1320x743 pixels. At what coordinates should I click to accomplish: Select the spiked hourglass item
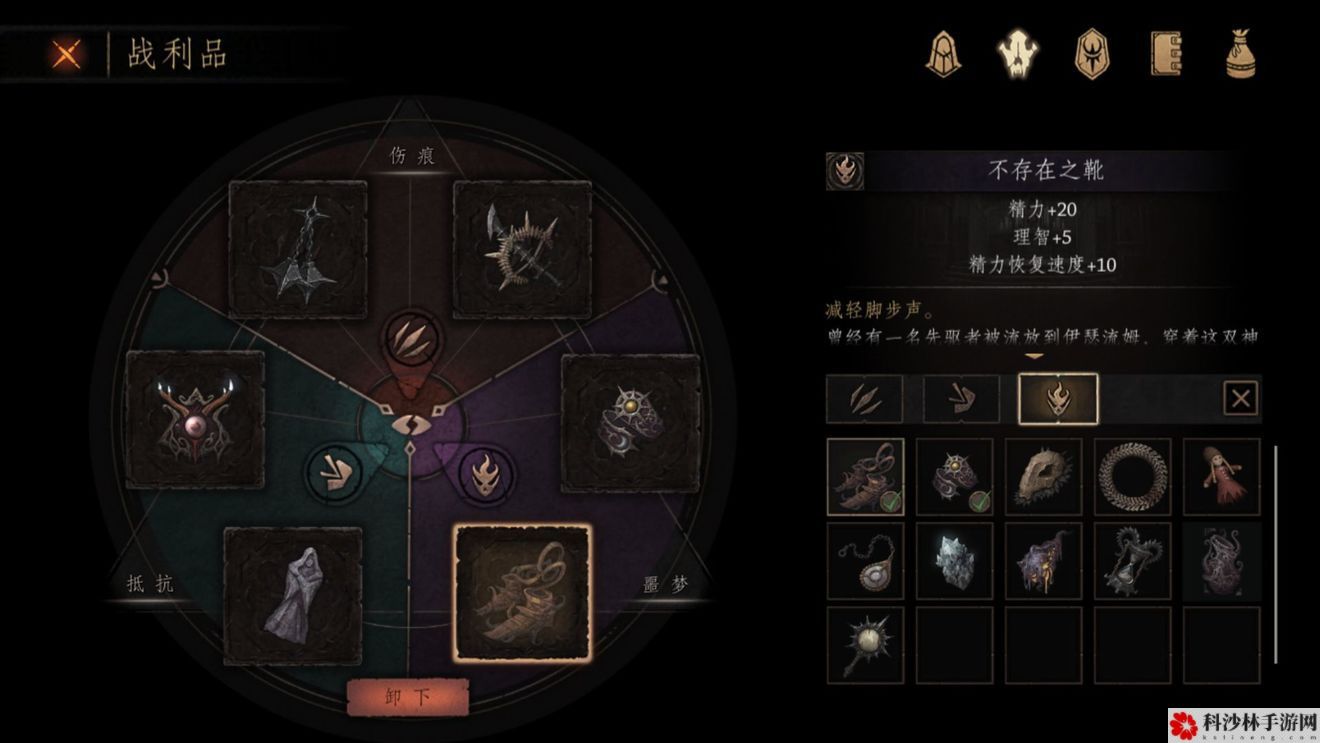1133,561
